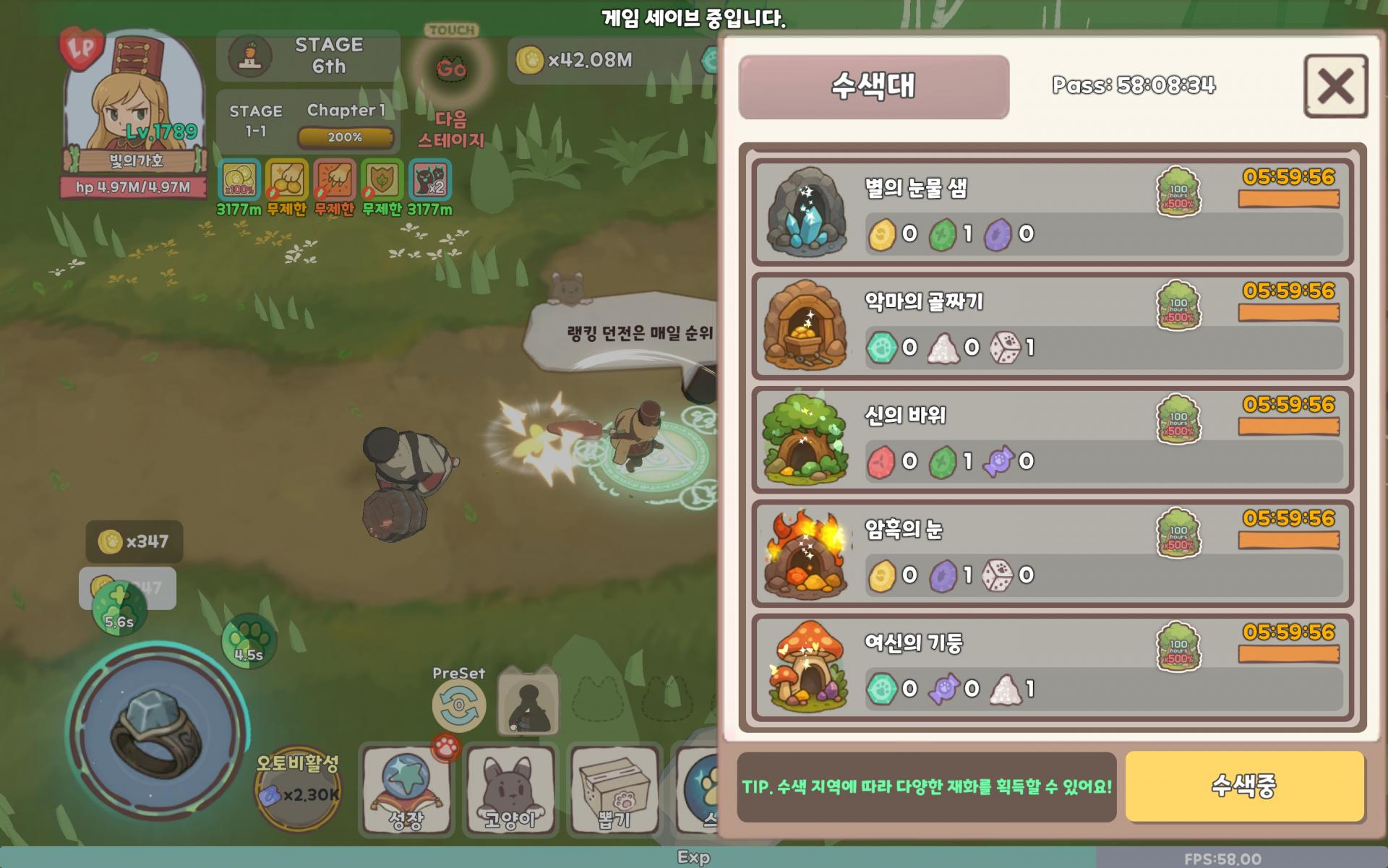The height and width of the screenshot is (868, 1388).
Task: Open the 고양이 cat menu
Action: tap(510, 789)
